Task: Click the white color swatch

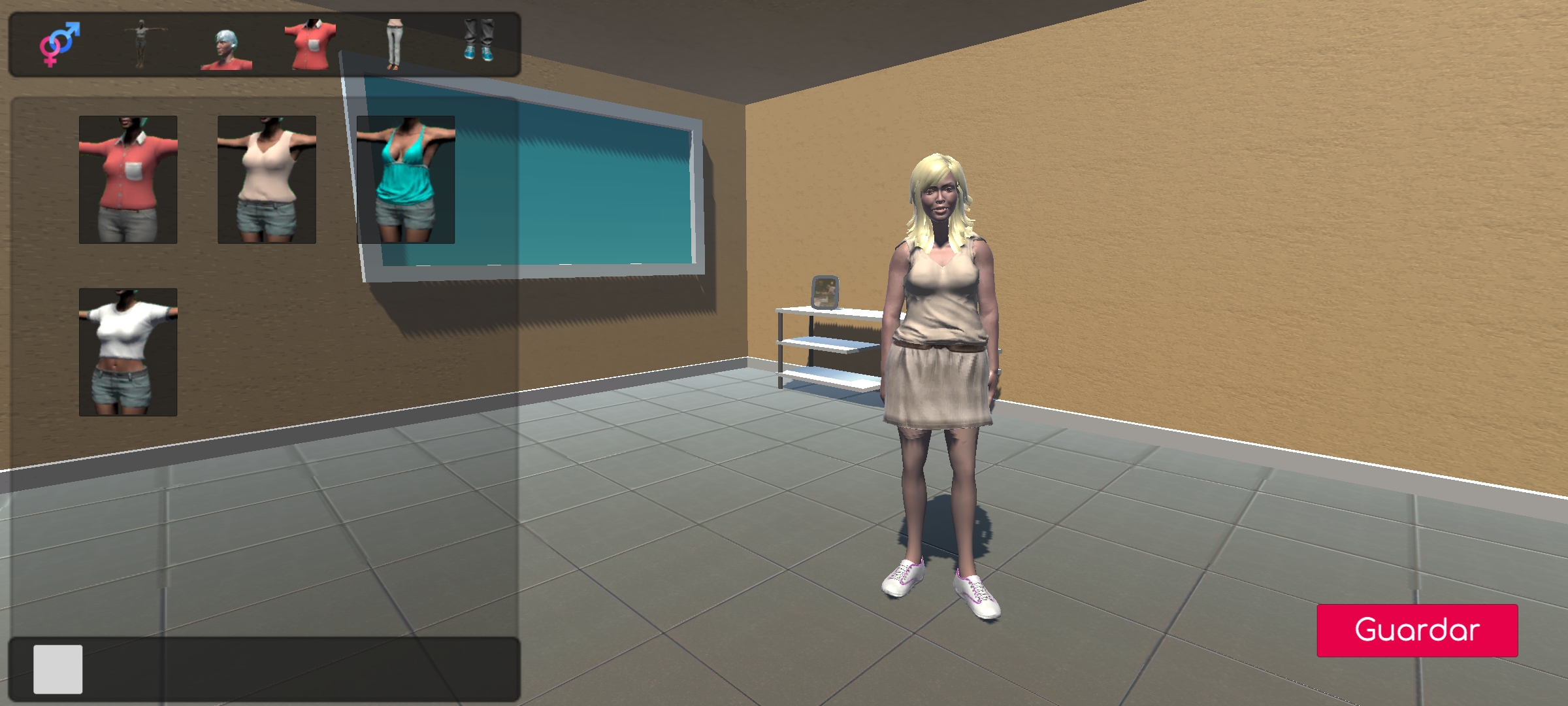Action: point(58,669)
